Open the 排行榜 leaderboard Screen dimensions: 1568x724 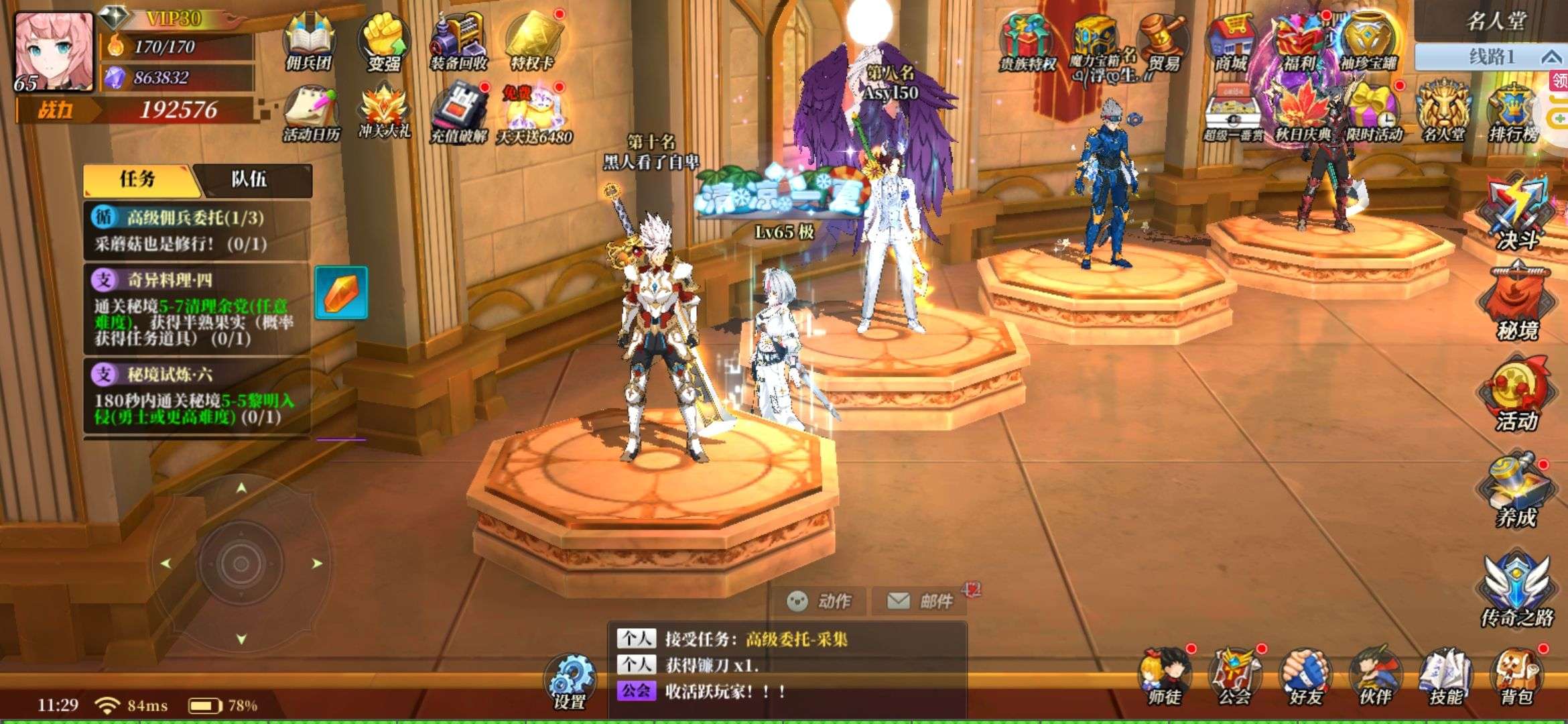(x=1512, y=114)
